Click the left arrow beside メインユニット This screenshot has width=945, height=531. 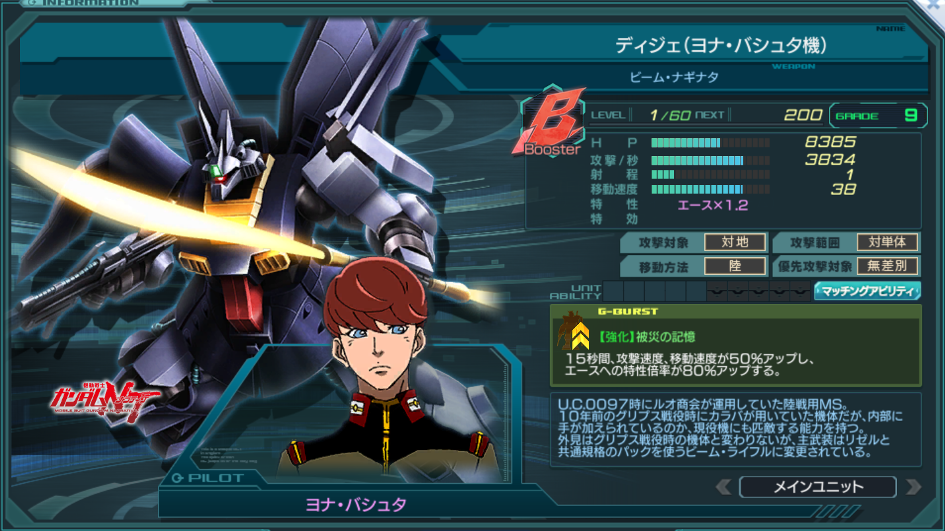(724, 487)
